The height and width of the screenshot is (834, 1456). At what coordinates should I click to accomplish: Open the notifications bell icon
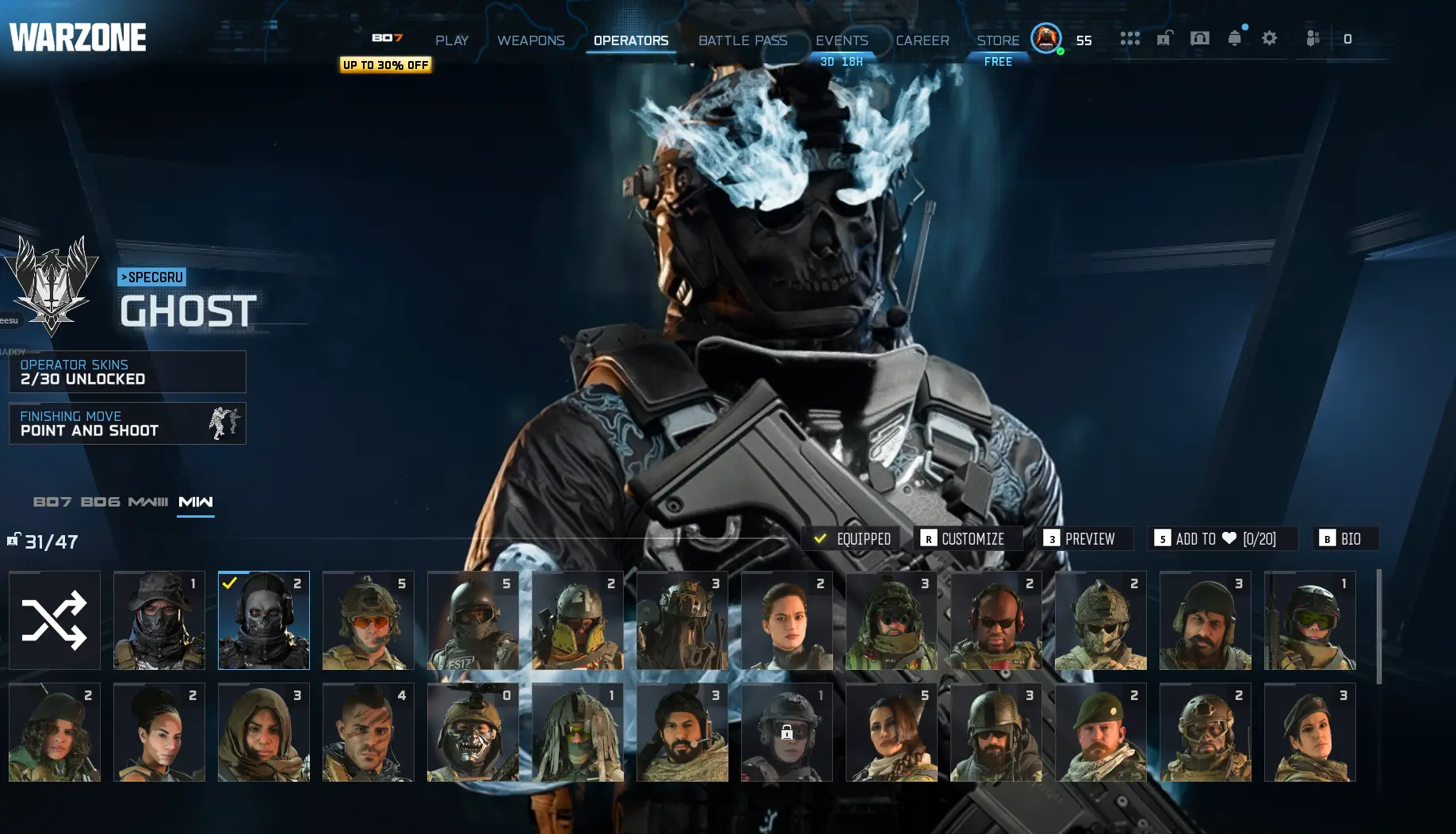[x=1234, y=38]
